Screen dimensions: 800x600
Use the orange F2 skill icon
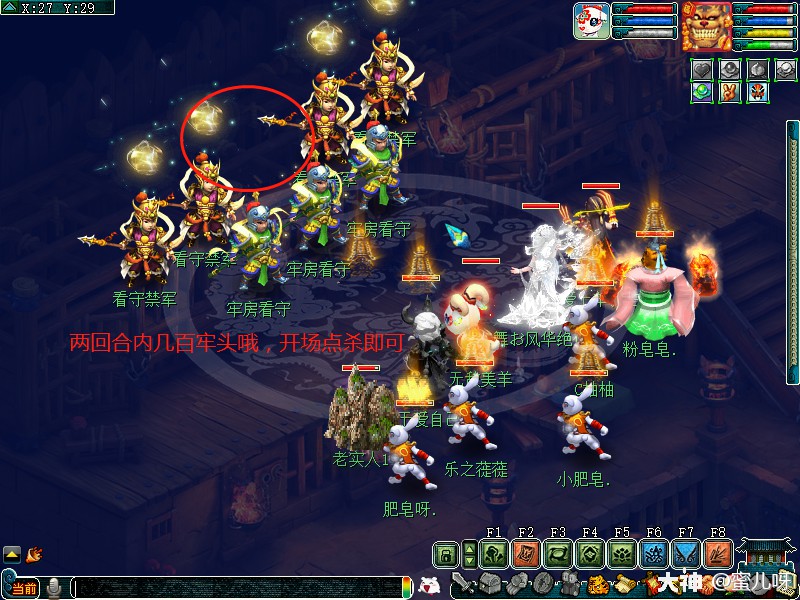[x=526, y=554]
